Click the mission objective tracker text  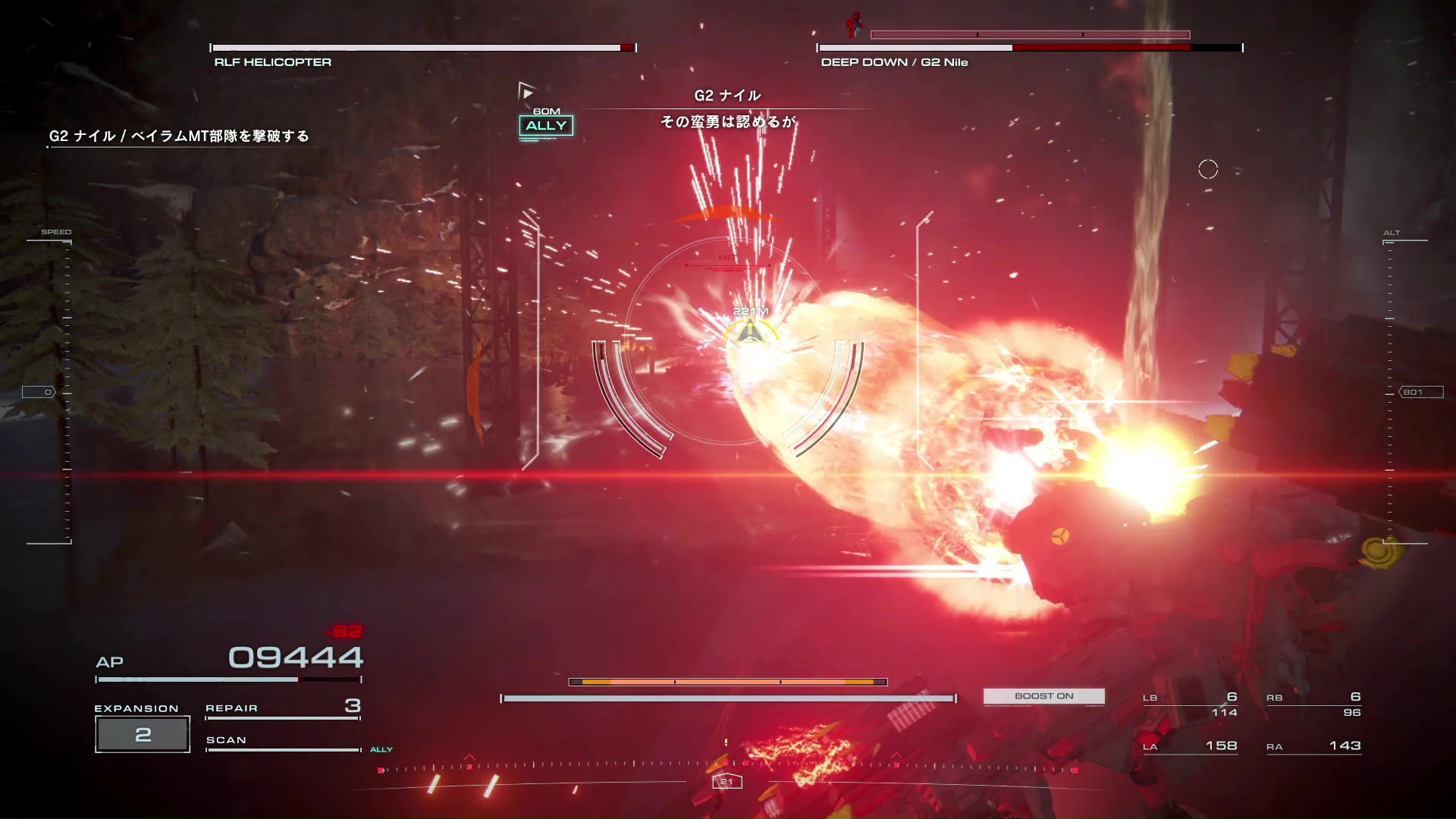pyautogui.click(x=179, y=136)
